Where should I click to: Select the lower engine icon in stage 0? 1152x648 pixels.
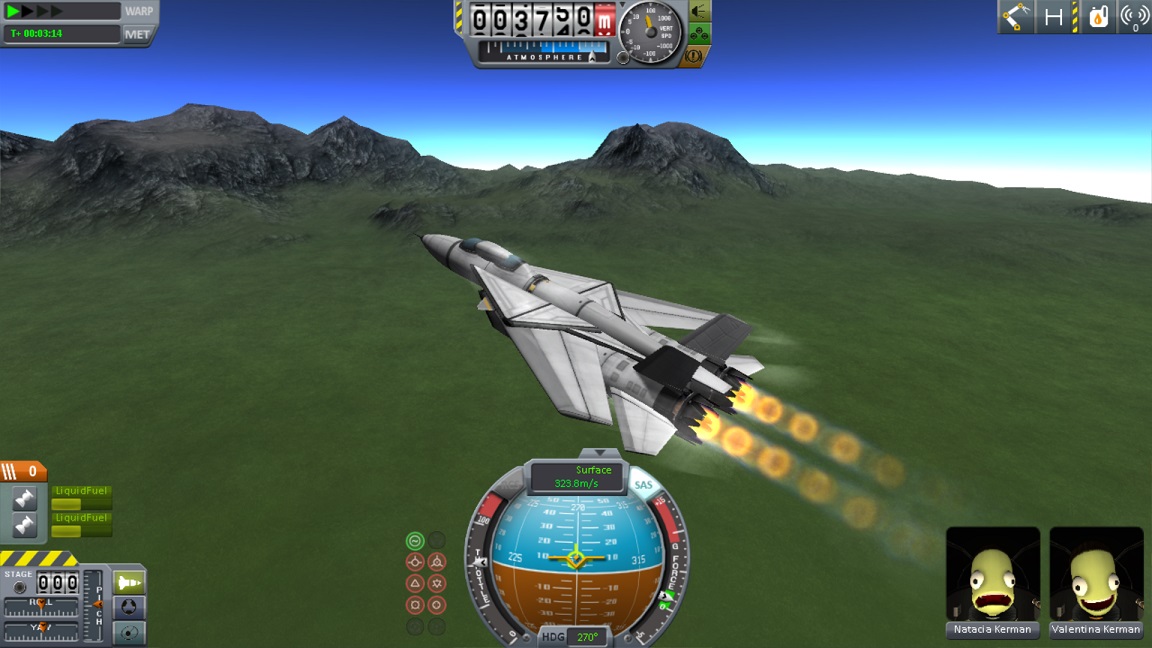click(25, 525)
